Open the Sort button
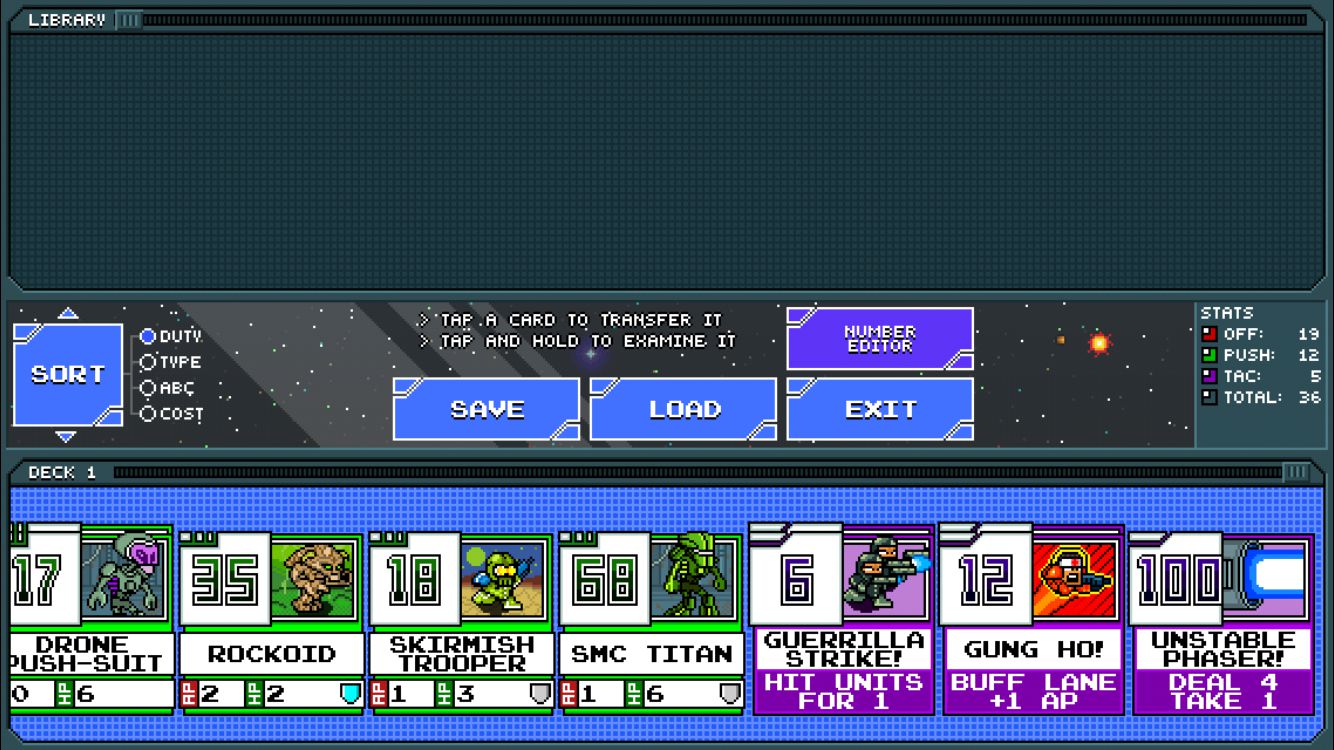Screen dimensions: 1334x750 tap(67, 374)
